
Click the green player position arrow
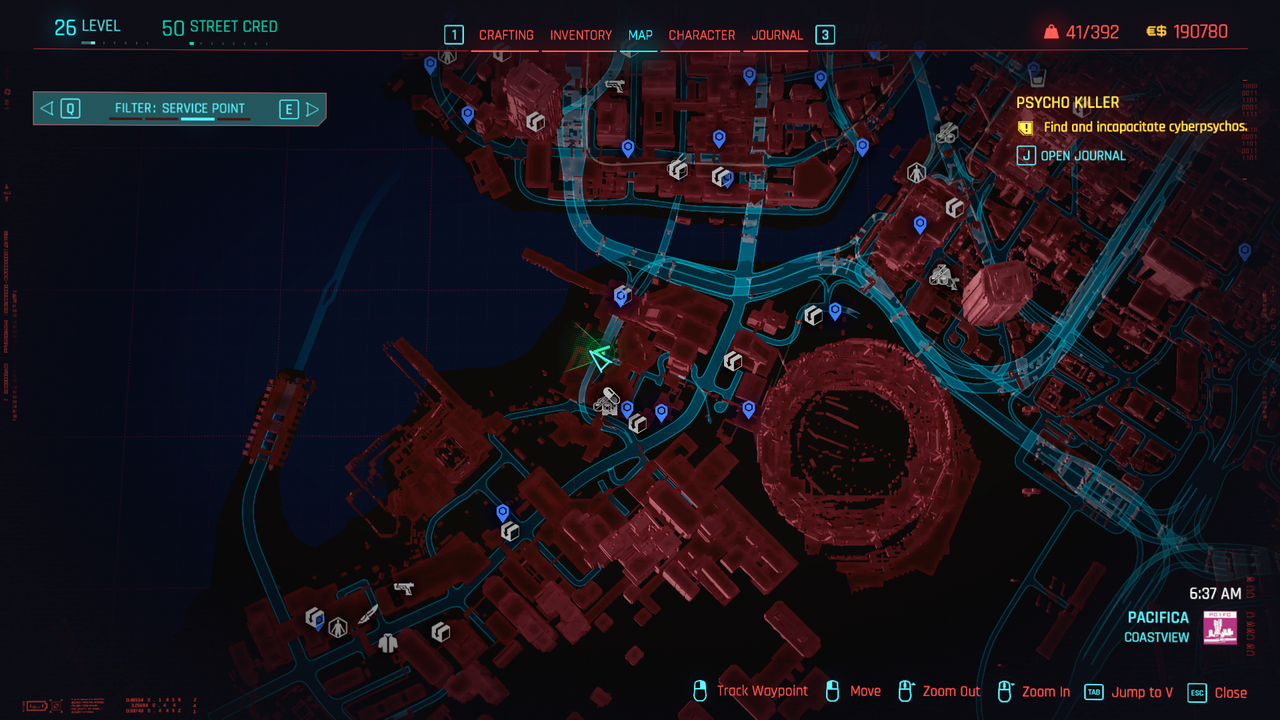click(600, 358)
